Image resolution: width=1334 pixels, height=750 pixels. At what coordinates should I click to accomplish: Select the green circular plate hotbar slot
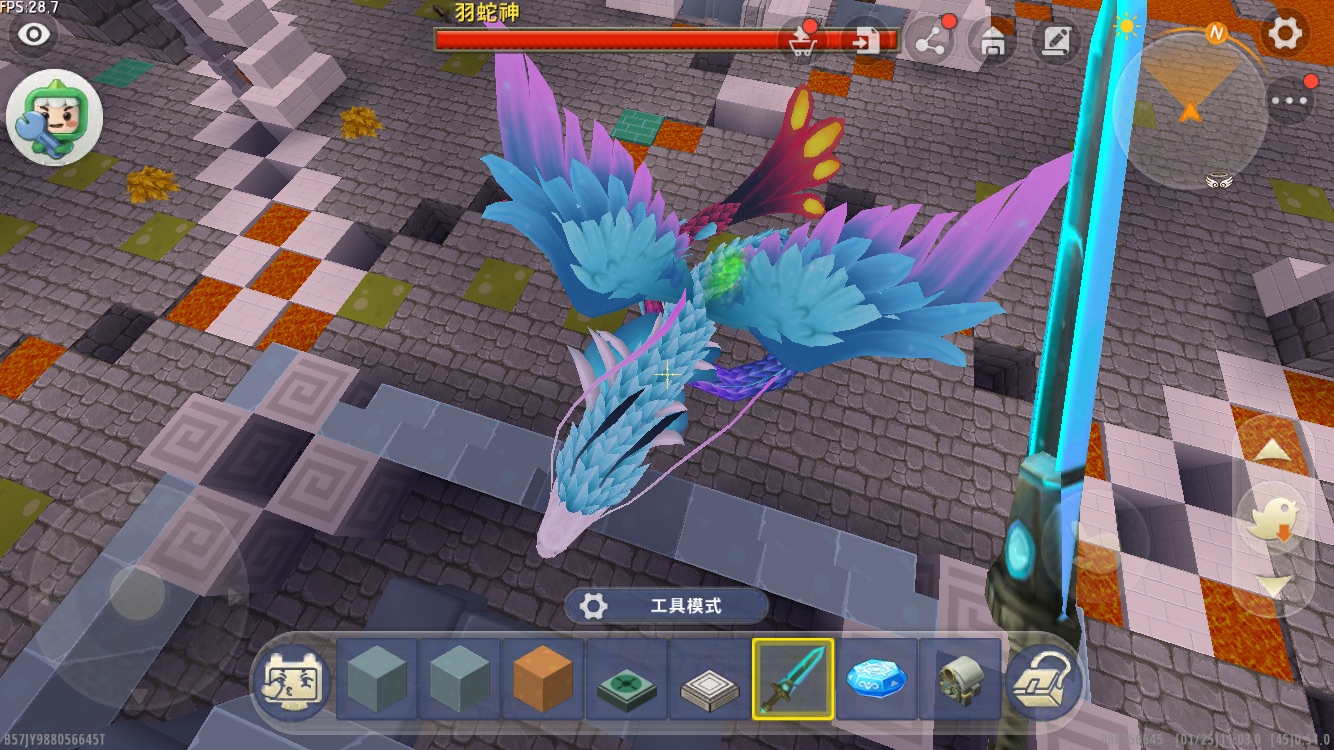coord(627,680)
